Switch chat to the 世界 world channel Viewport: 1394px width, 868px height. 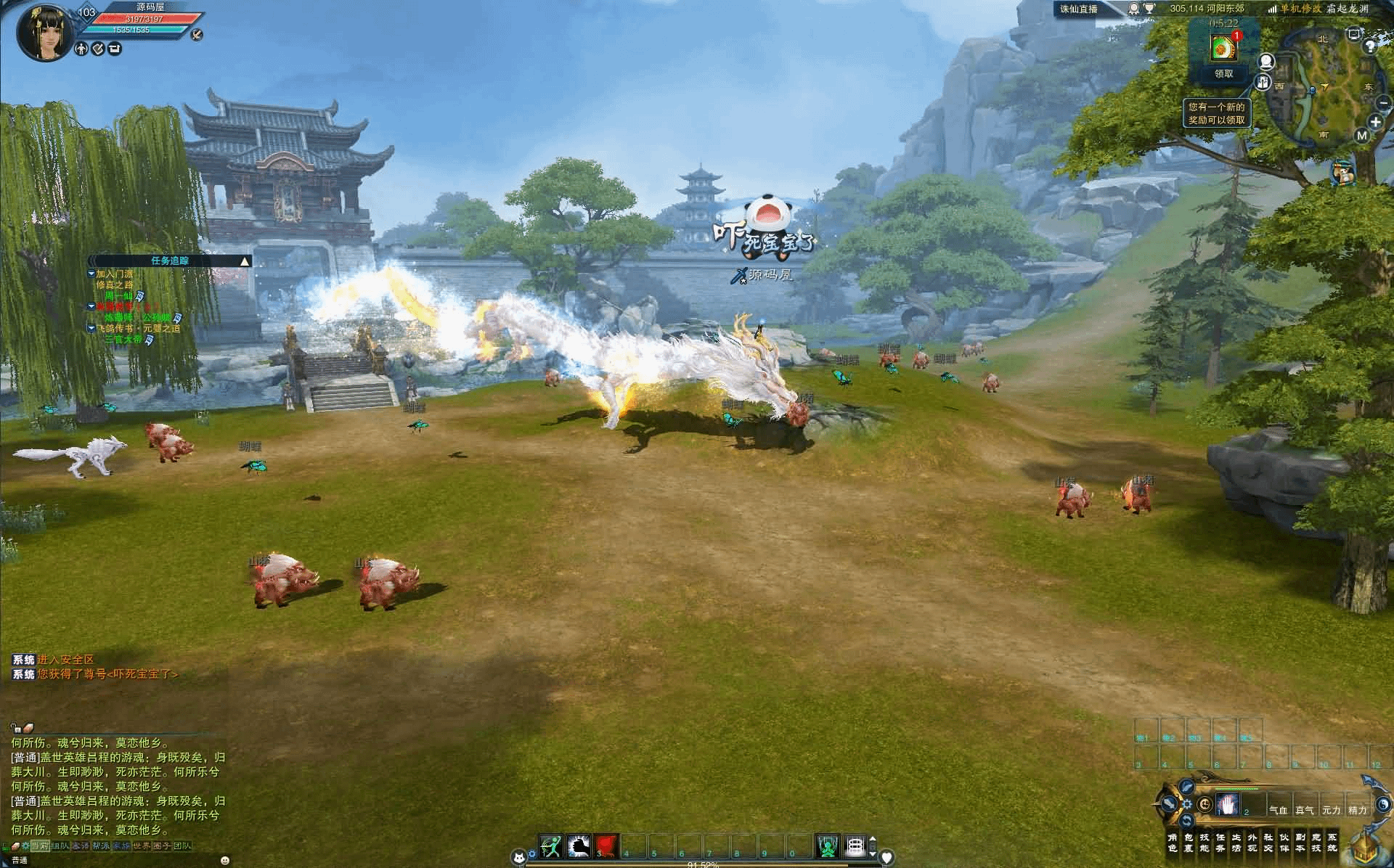click(x=141, y=846)
